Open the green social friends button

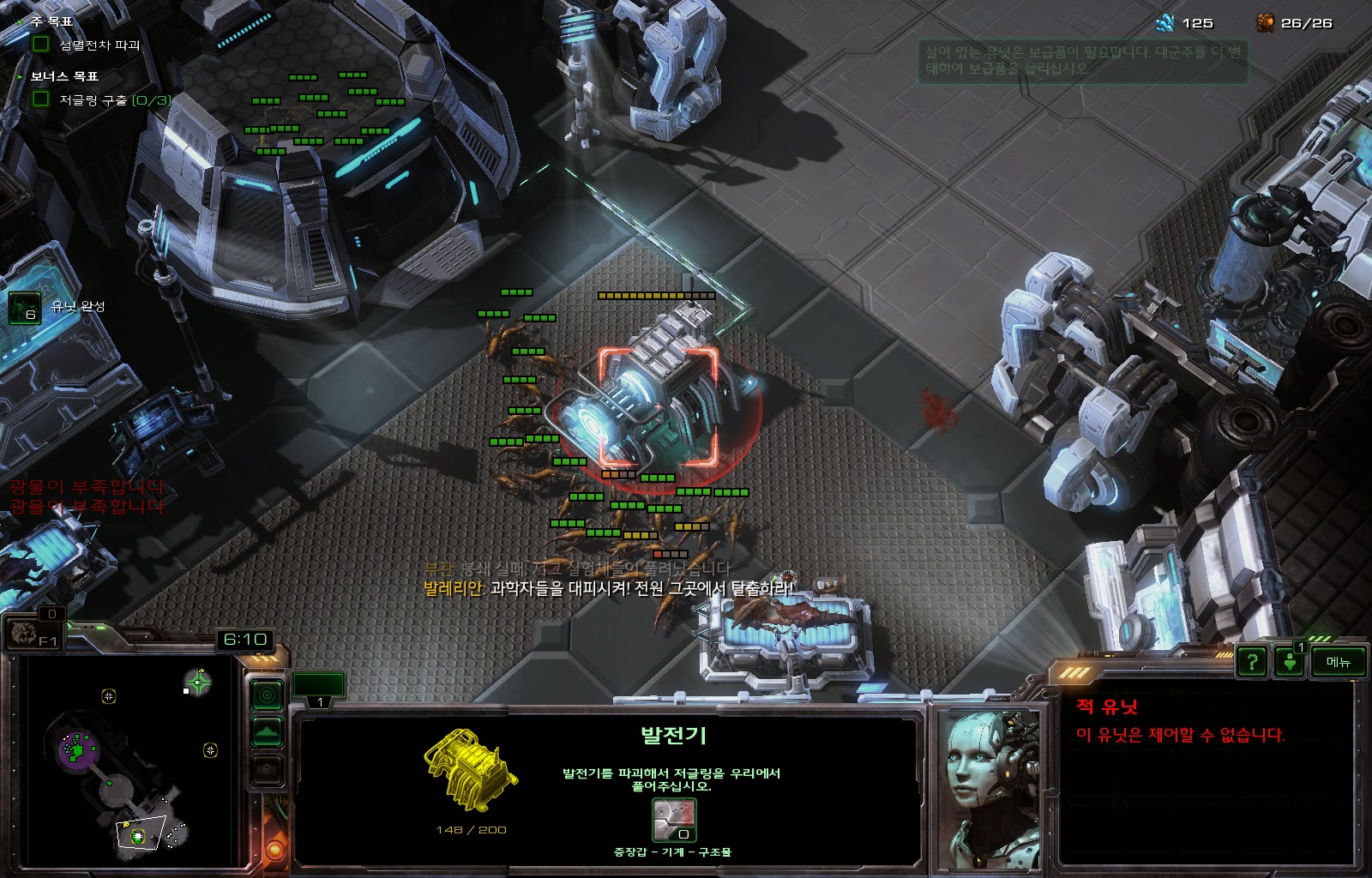click(x=1289, y=662)
